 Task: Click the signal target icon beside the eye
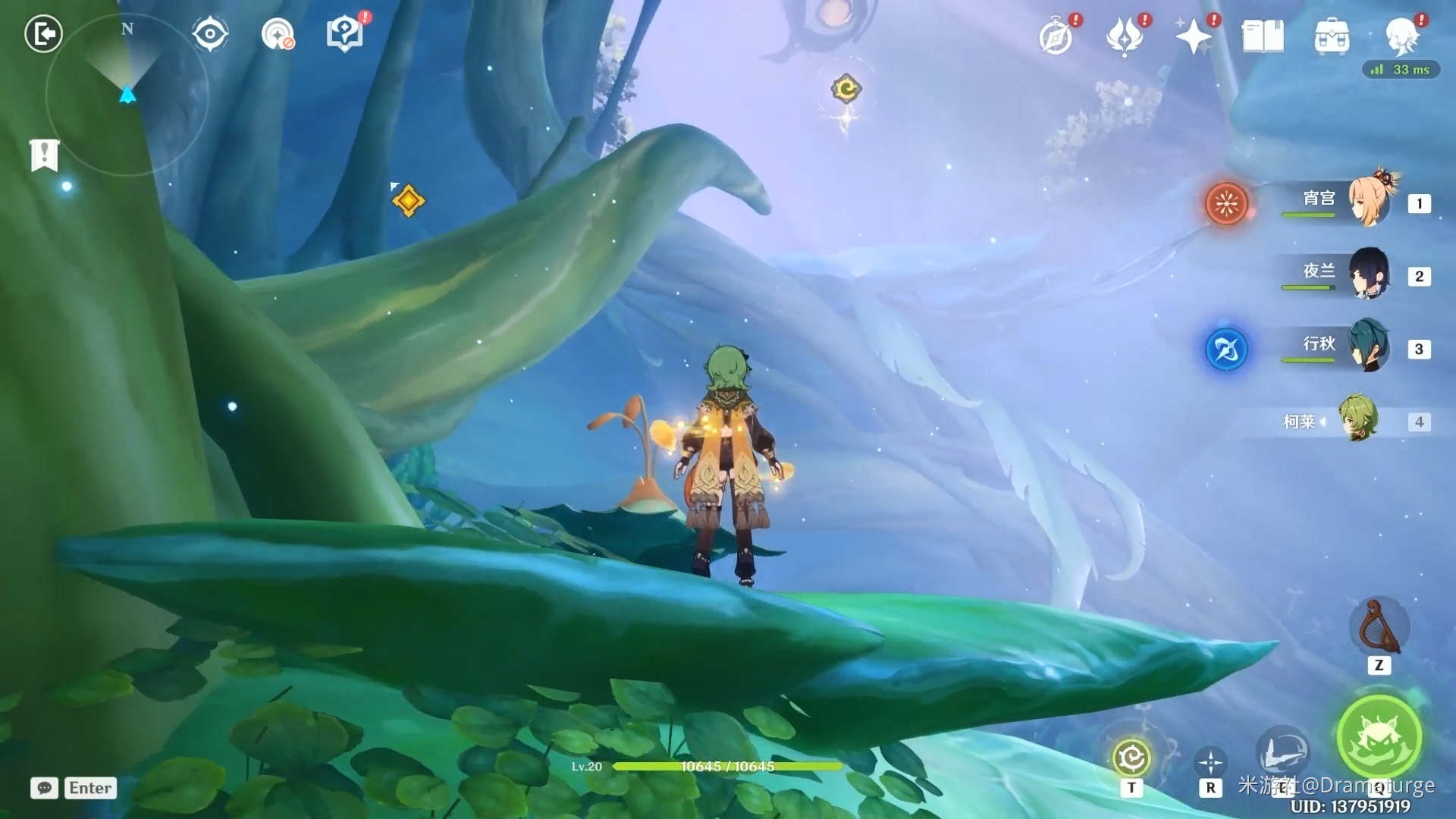point(278,34)
